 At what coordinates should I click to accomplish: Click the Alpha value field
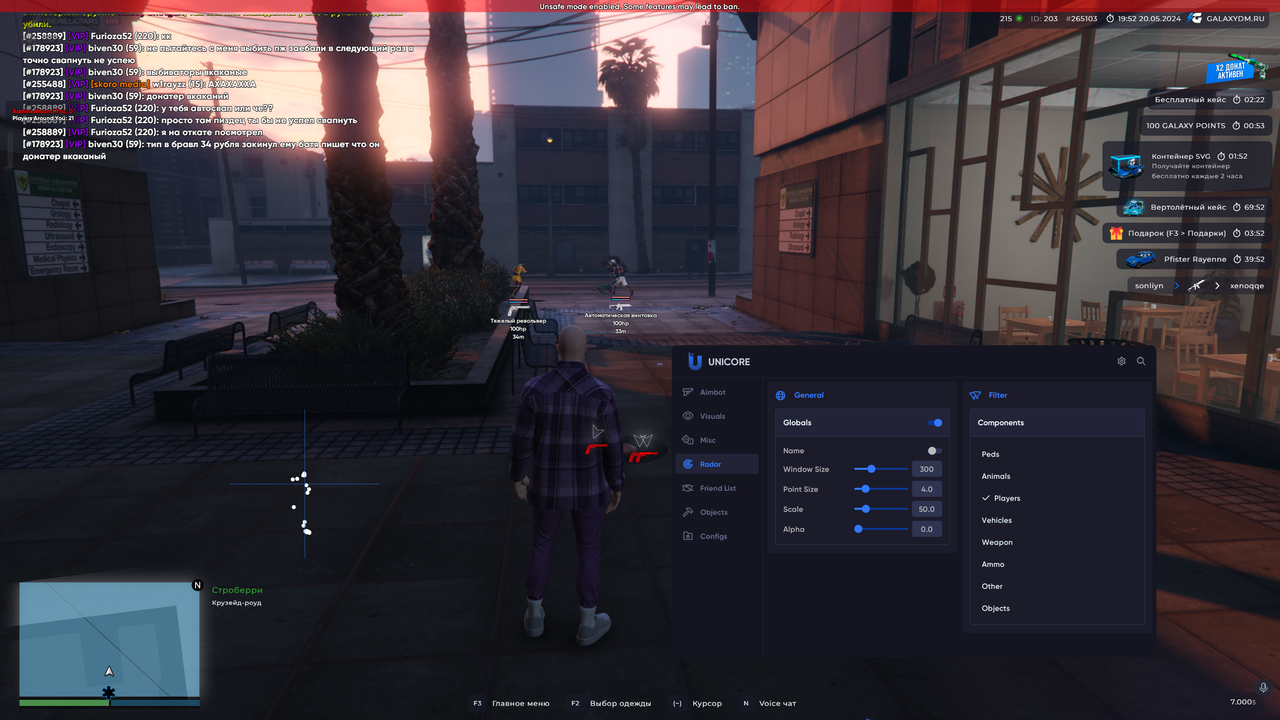coord(927,529)
